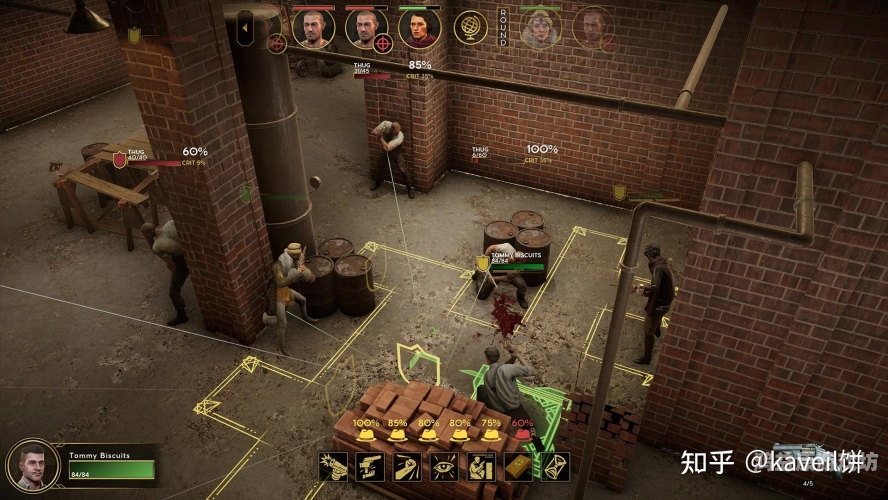Click the globe icon in turn order
This screenshot has height=500, width=888.
[471, 27]
